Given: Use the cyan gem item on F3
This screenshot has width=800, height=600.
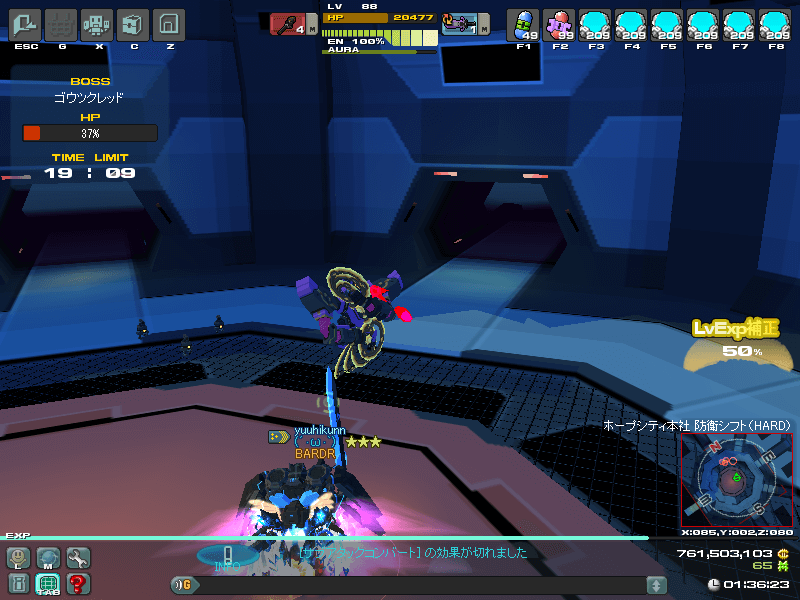Looking at the screenshot, I should pos(595,24).
